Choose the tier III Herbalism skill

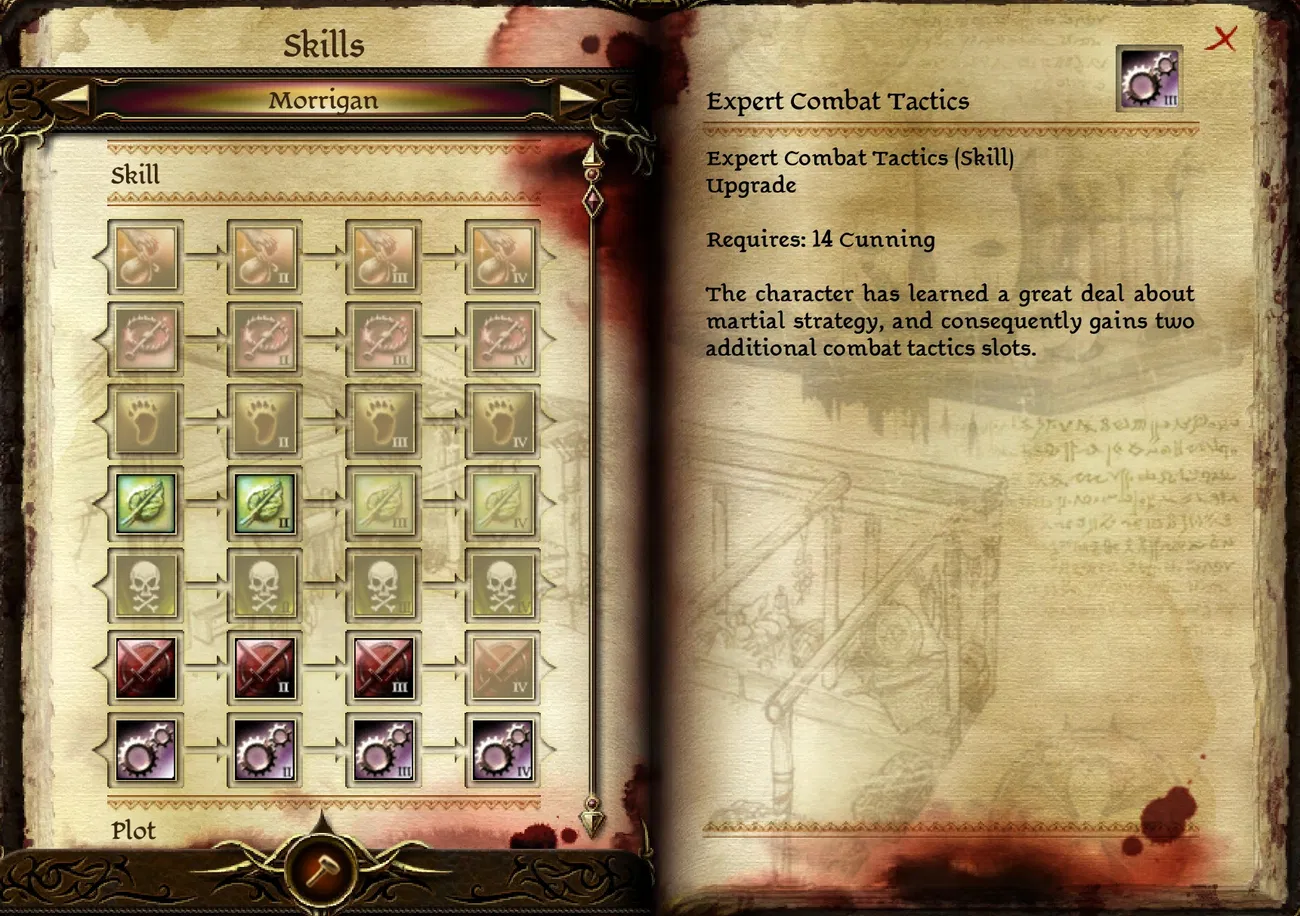coord(384,504)
